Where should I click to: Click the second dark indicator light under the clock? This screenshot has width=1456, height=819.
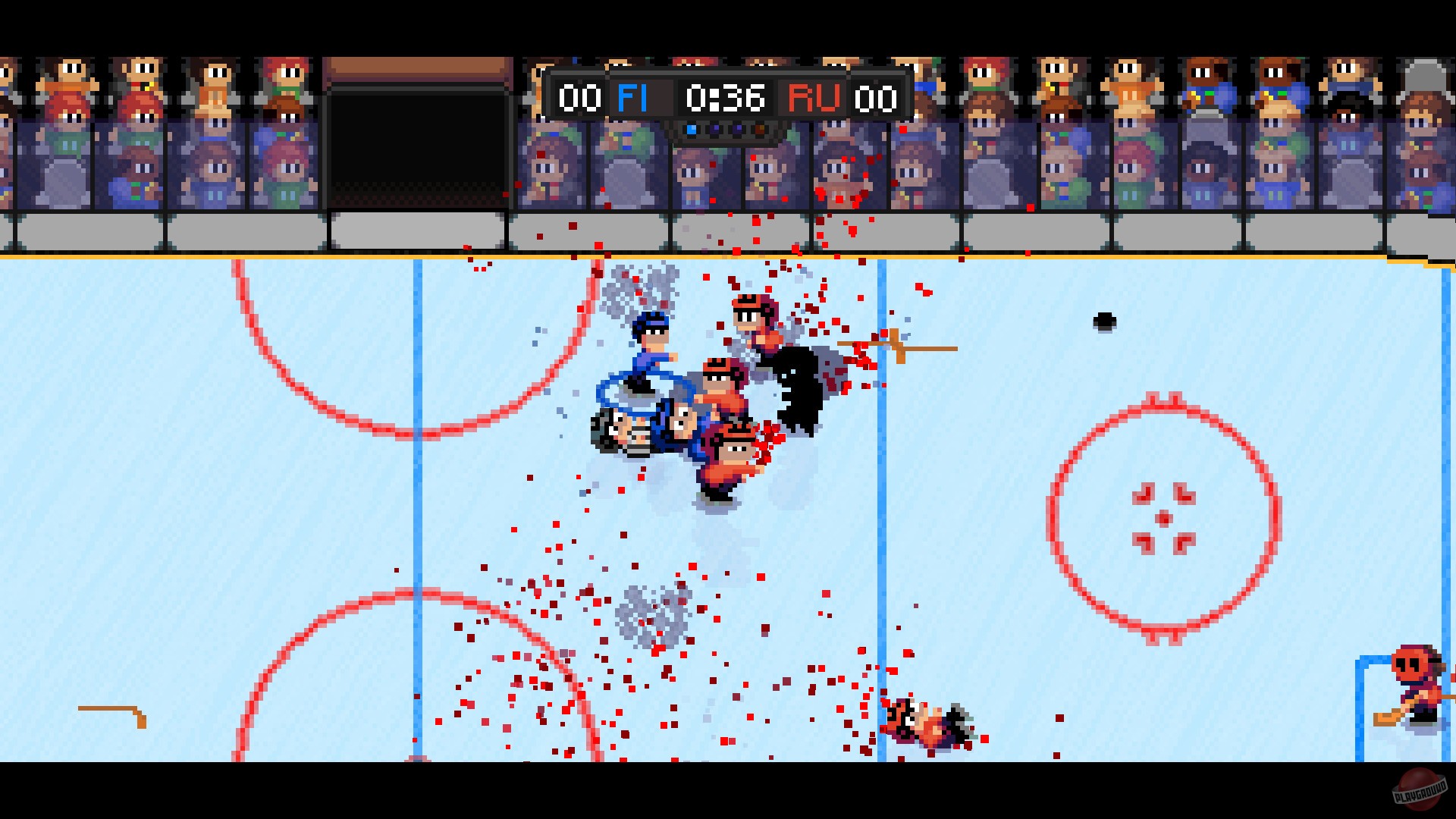click(714, 129)
